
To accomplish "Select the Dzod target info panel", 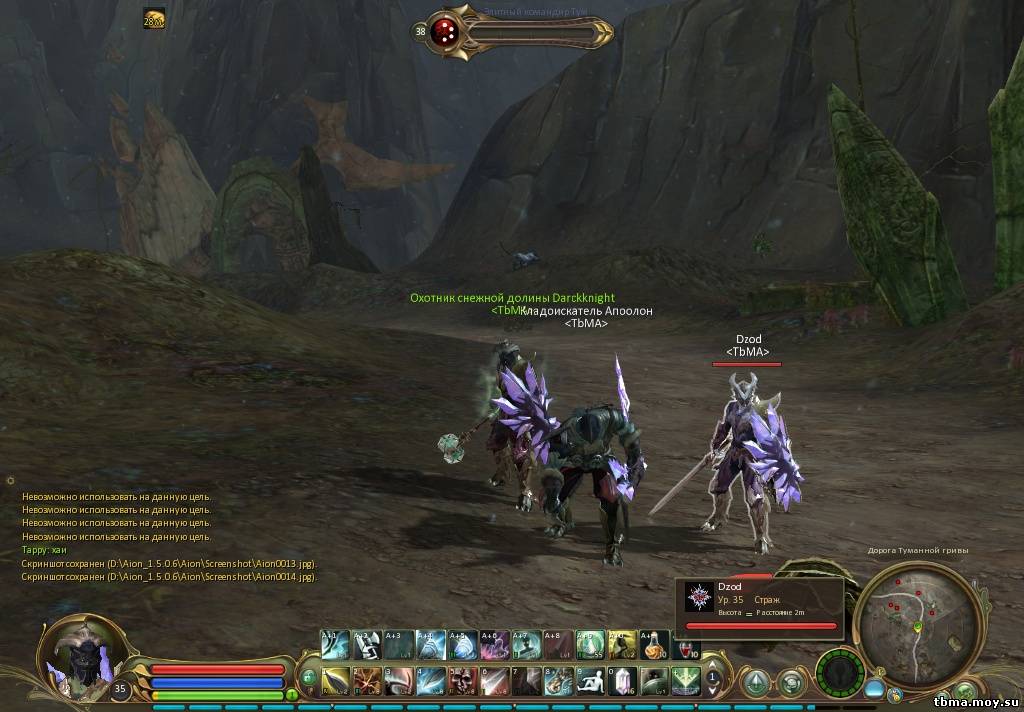I will coord(762,607).
